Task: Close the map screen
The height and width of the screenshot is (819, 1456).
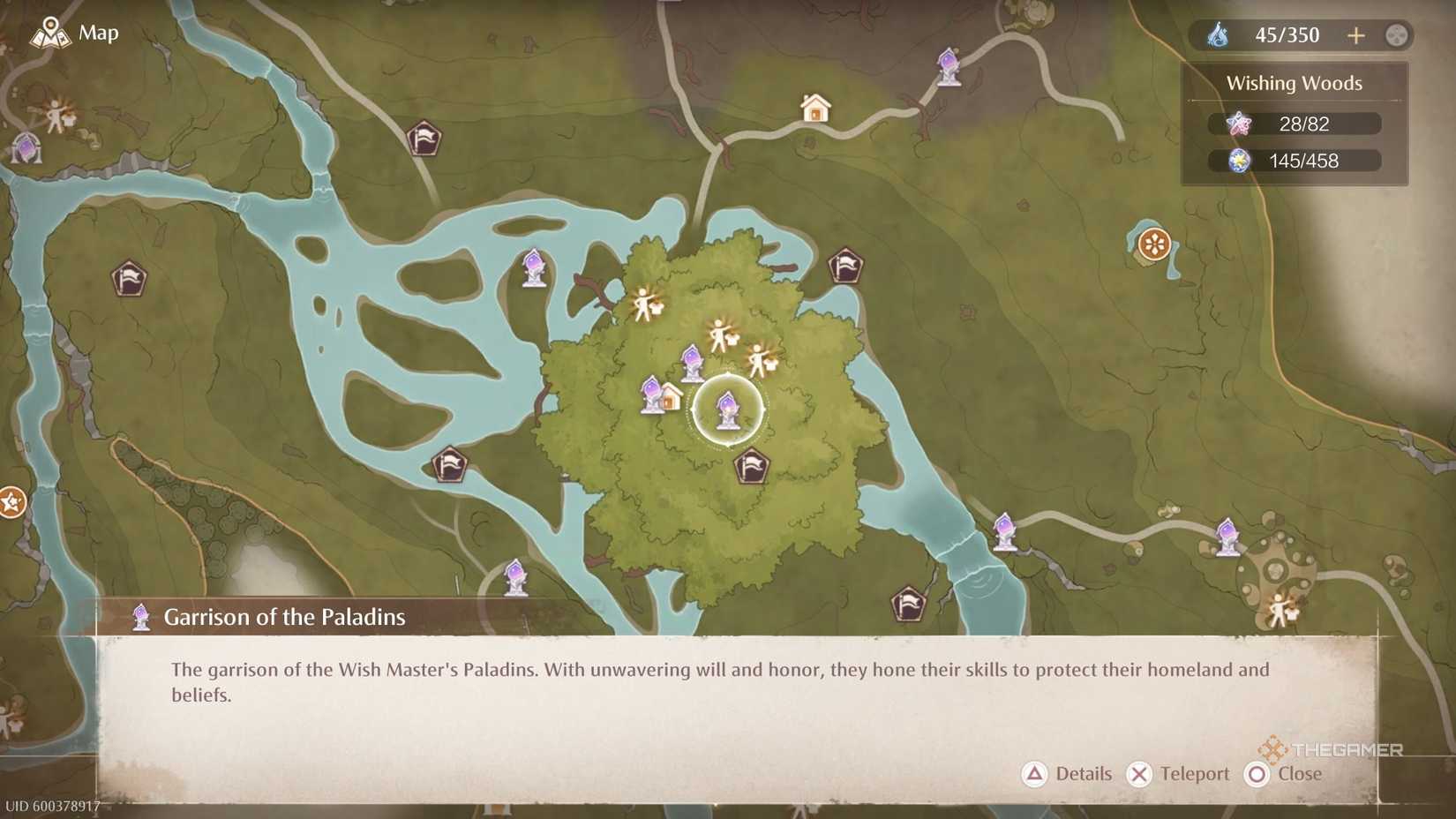Action: point(1285,774)
